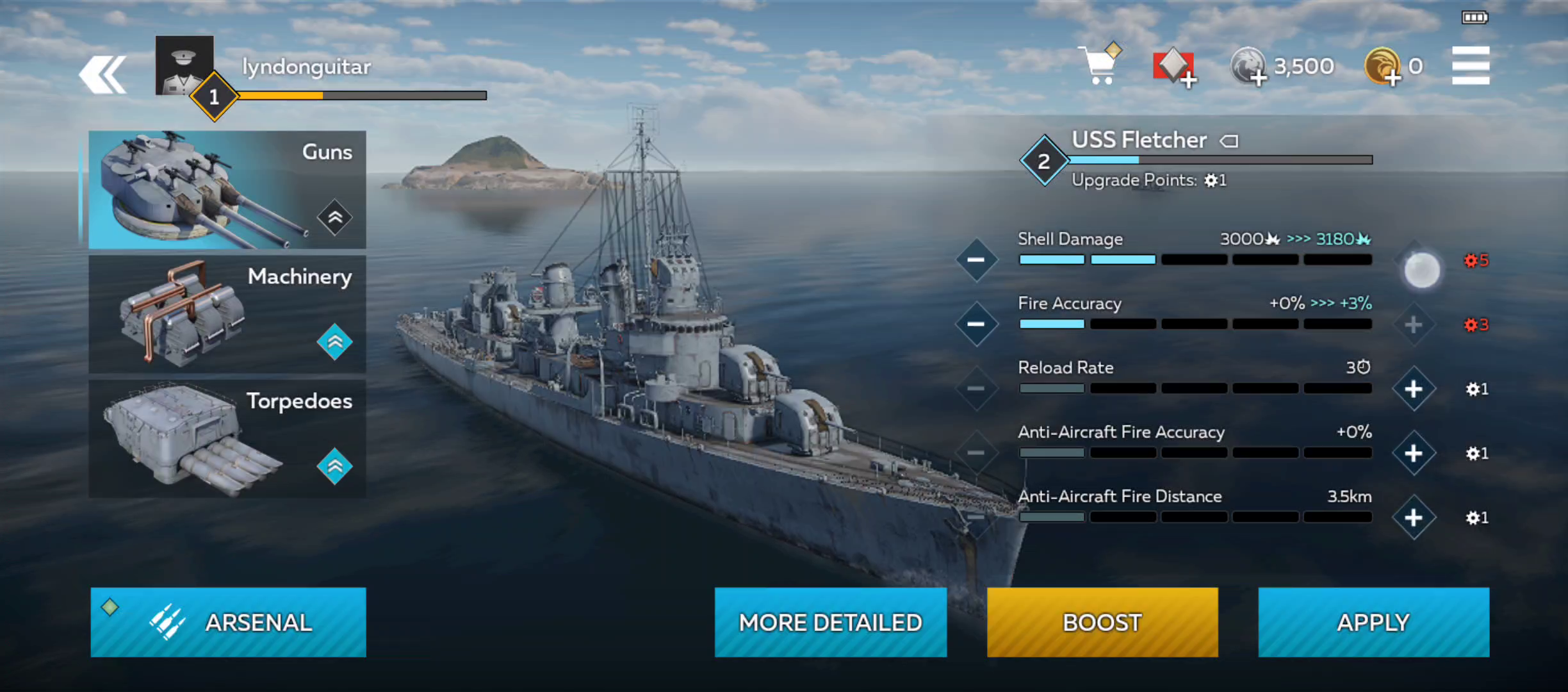Select the Guns upgrade category
The height and width of the screenshot is (692, 1568).
click(227, 190)
